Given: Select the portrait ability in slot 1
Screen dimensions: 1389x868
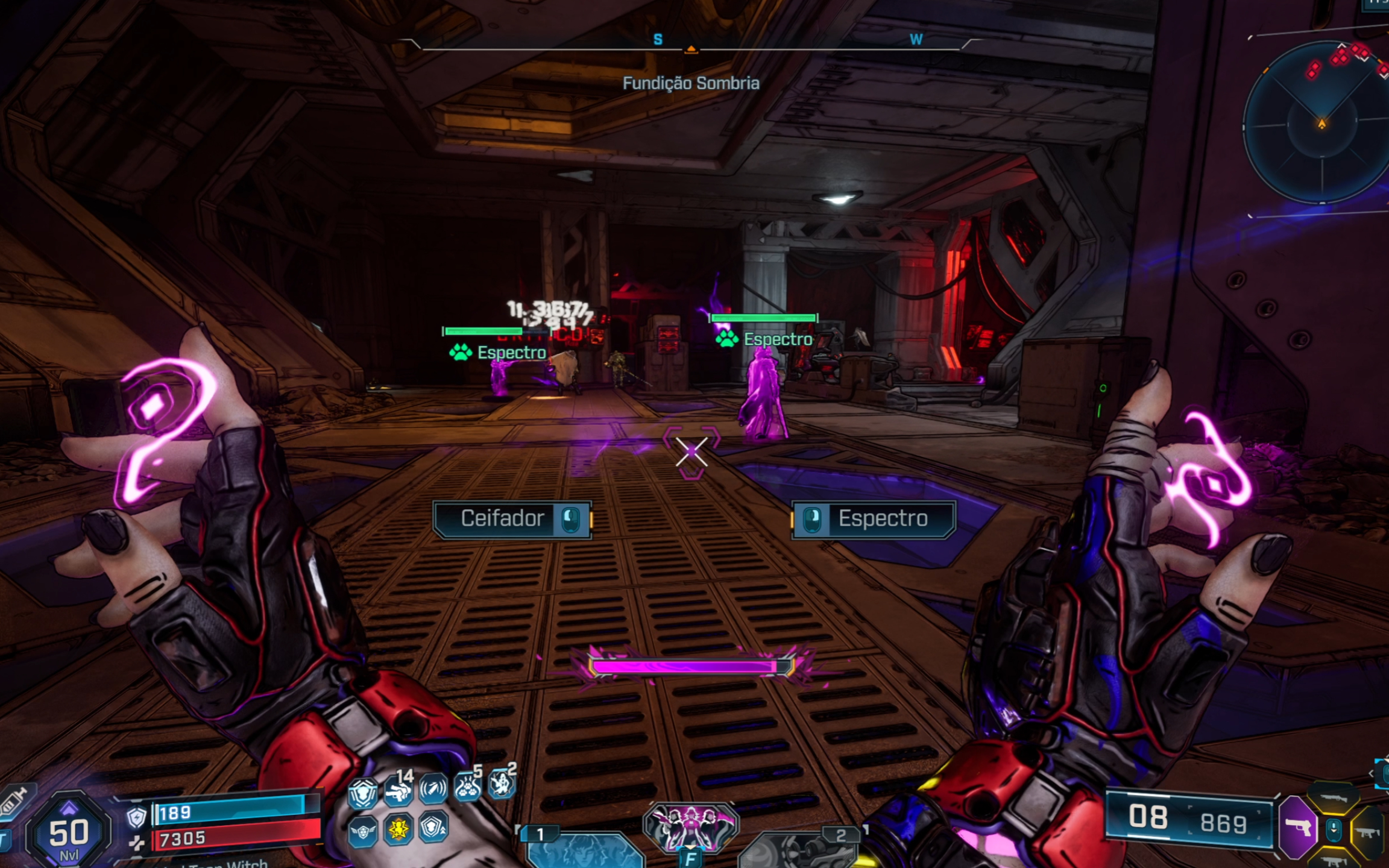Looking at the screenshot, I should (582, 850).
